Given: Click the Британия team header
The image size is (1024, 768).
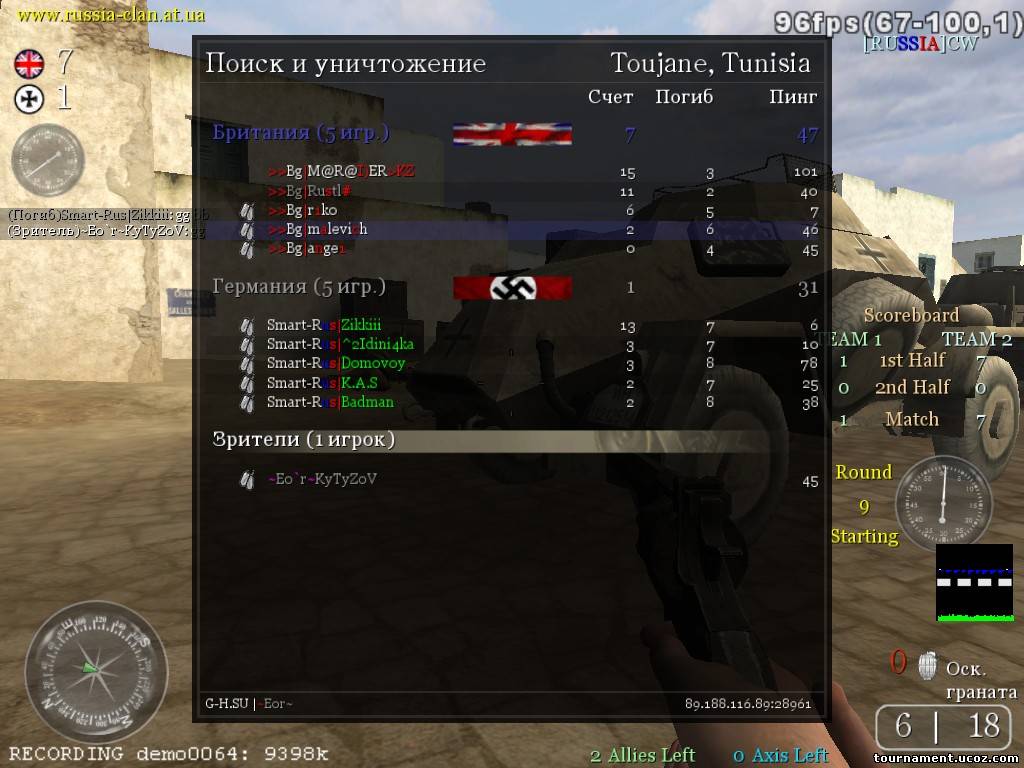Looking at the screenshot, I should 301,133.
